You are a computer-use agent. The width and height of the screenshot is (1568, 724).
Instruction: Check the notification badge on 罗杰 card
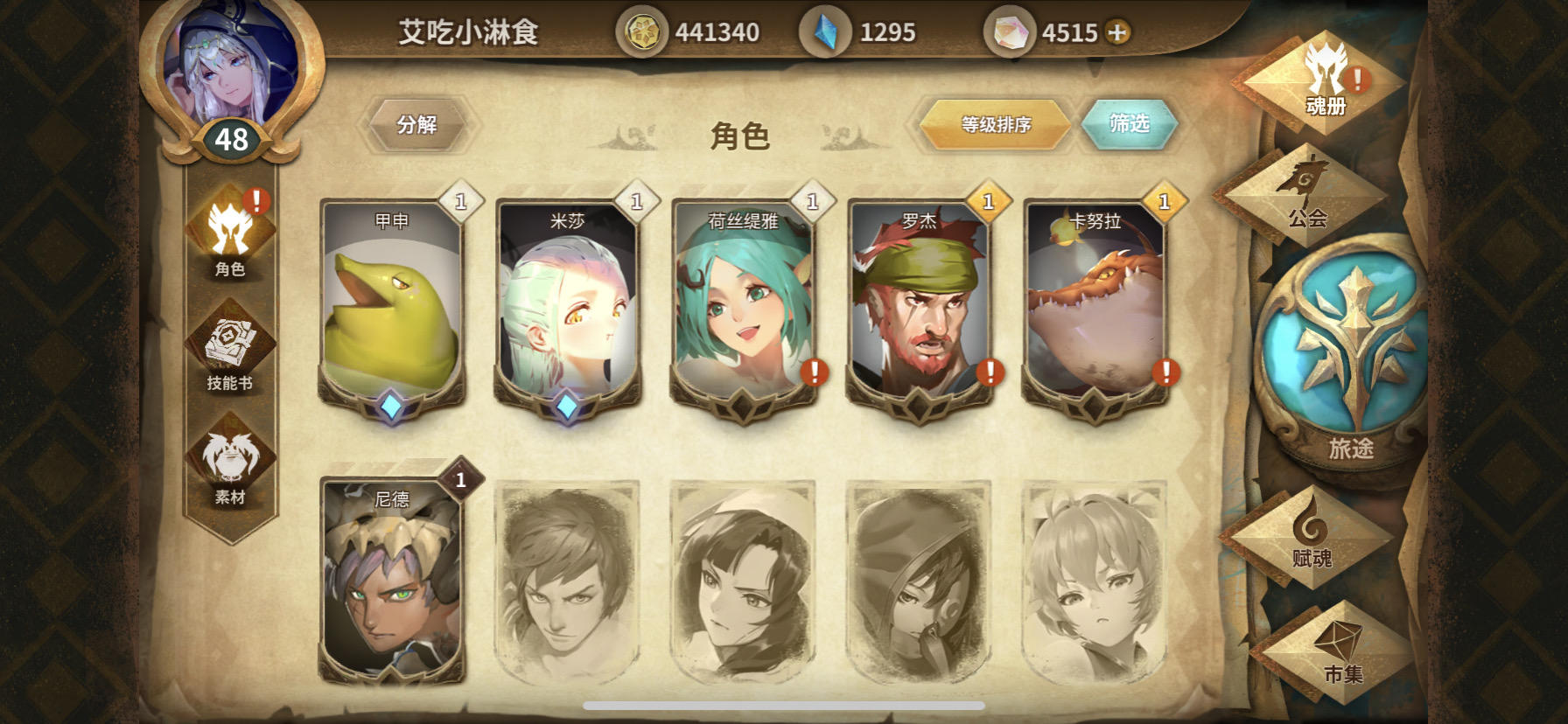(990, 374)
